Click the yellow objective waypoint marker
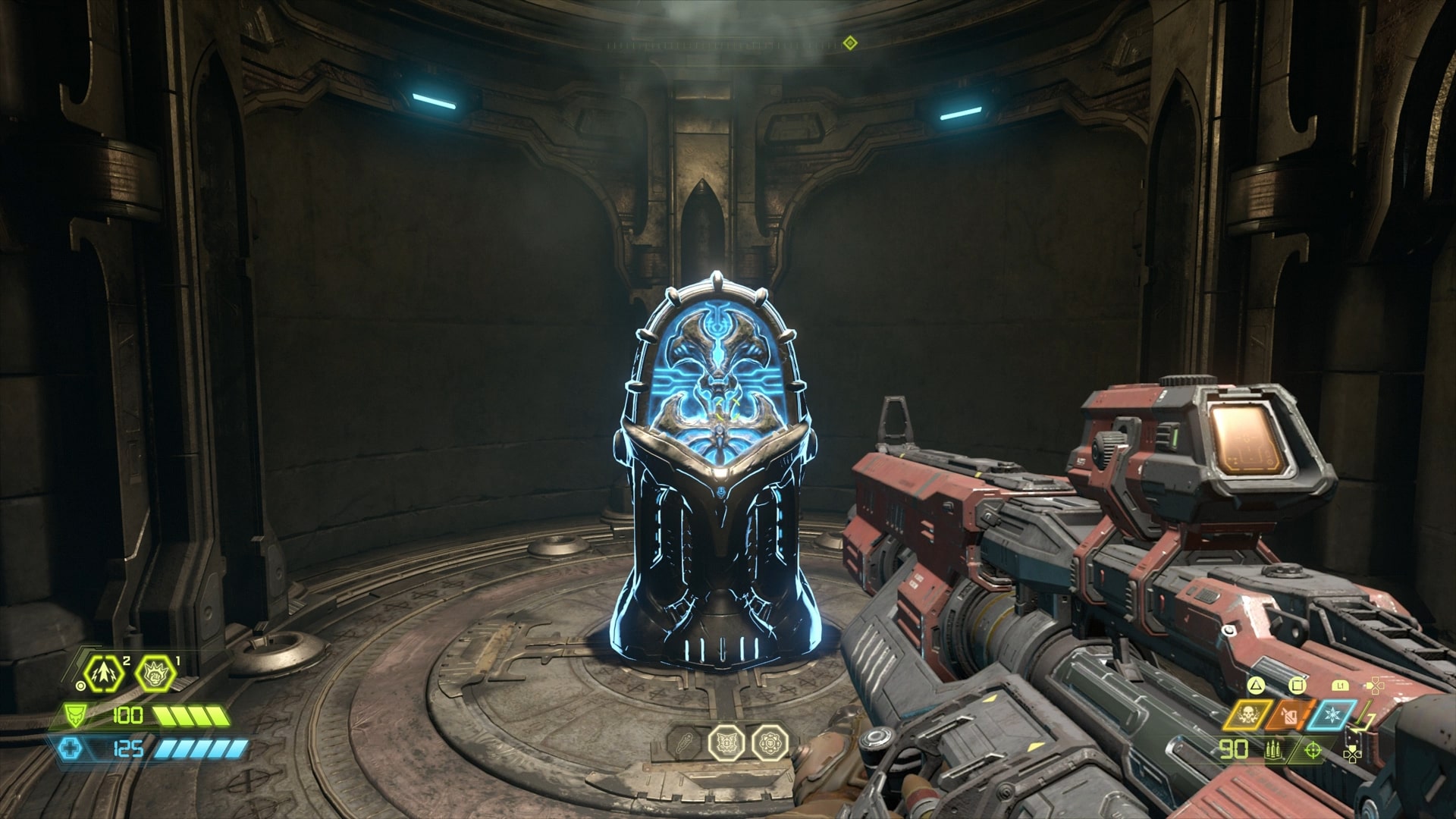 click(x=849, y=44)
